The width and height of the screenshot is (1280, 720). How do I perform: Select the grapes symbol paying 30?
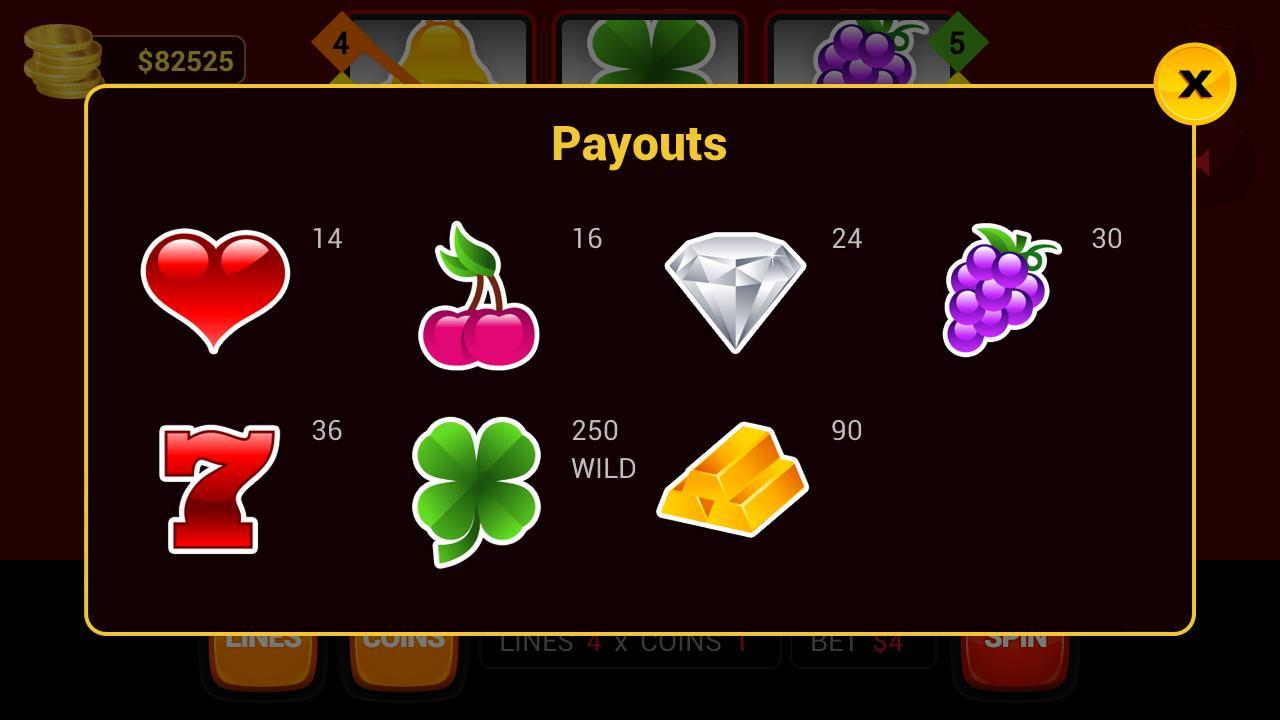[1000, 290]
